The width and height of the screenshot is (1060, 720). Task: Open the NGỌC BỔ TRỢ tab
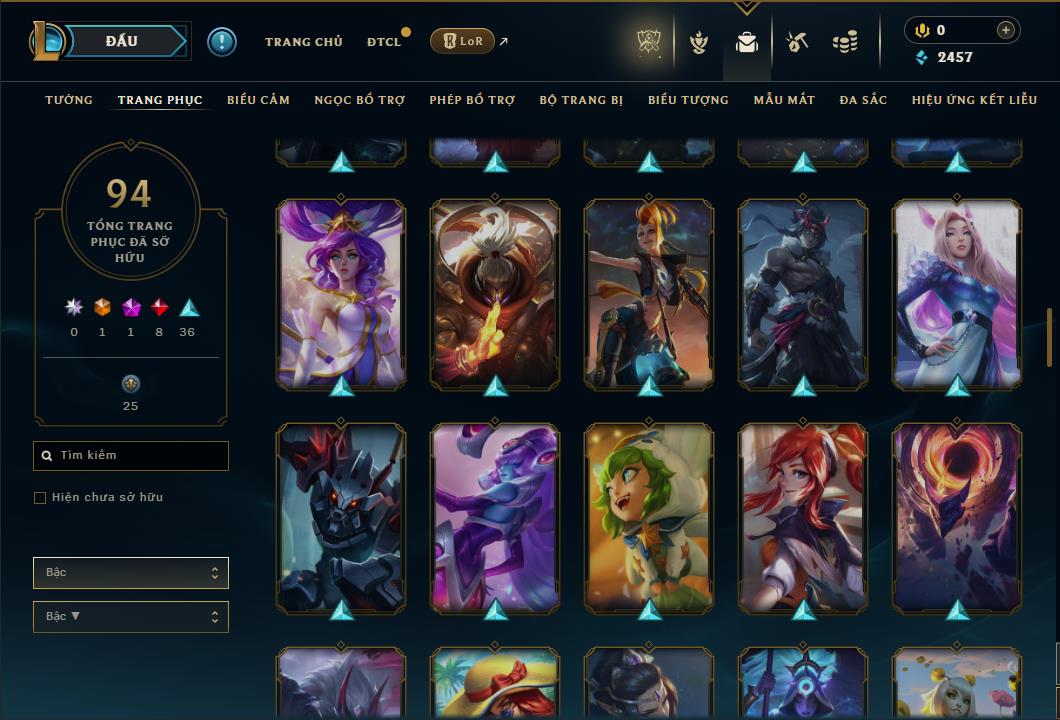click(359, 100)
